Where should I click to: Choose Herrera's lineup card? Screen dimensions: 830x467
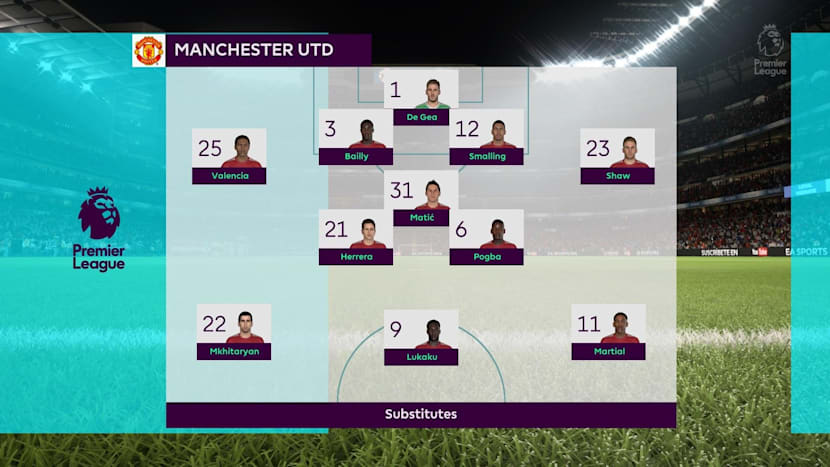click(356, 238)
